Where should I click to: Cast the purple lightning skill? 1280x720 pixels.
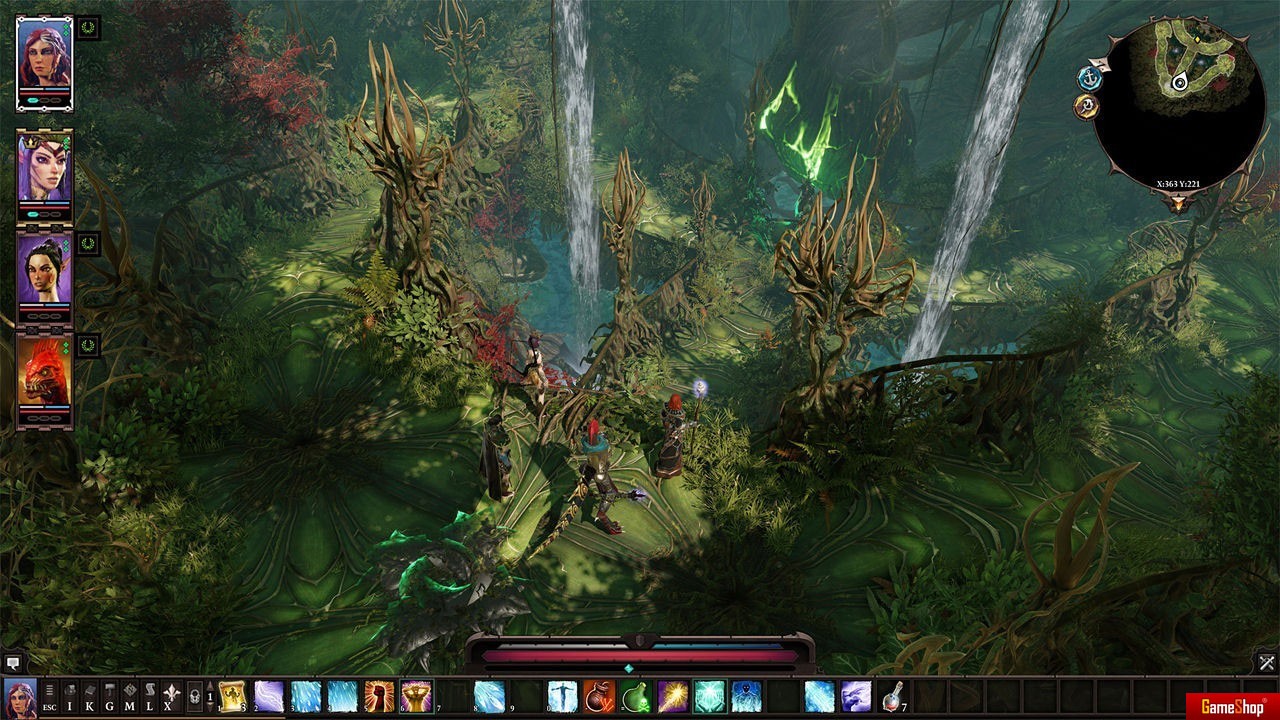pyautogui.click(x=270, y=696)
